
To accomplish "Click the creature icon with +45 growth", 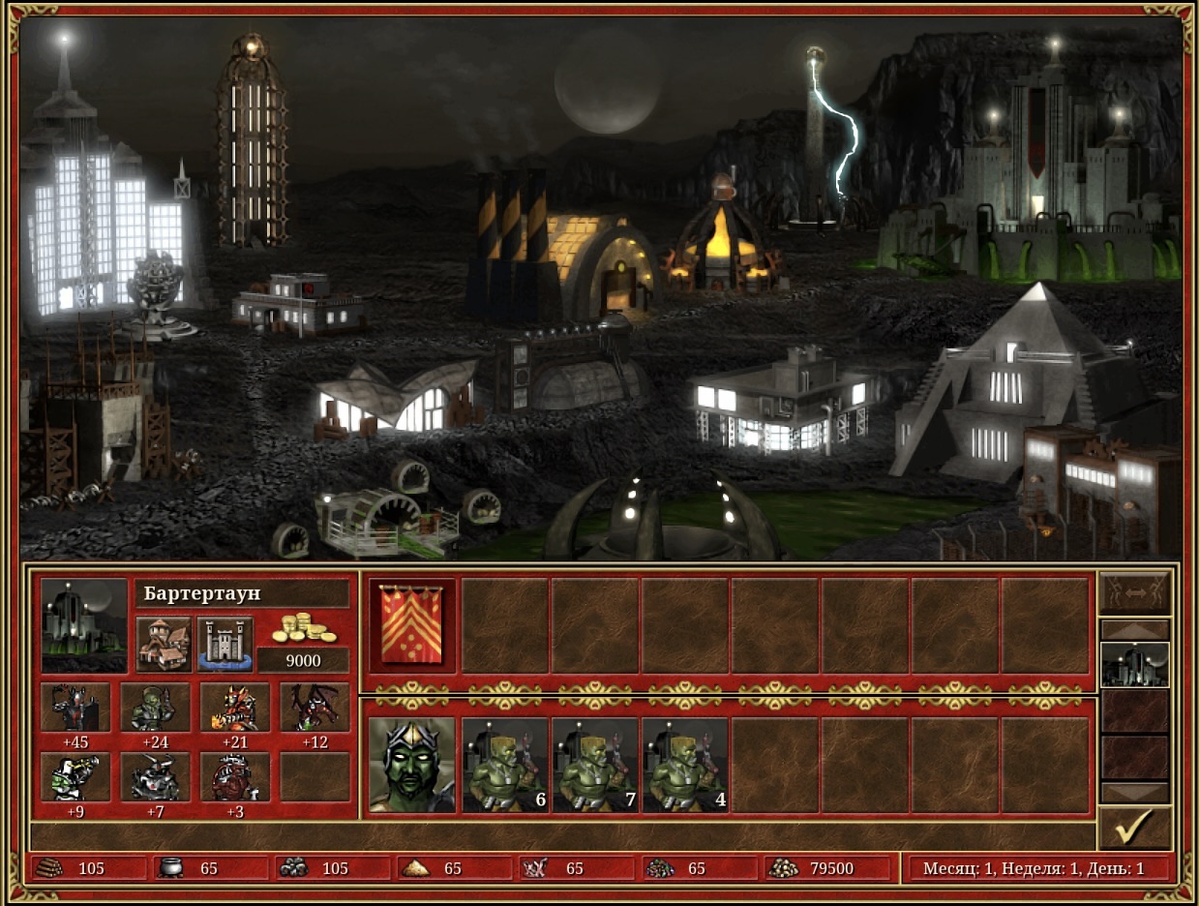I will (75, 708).
